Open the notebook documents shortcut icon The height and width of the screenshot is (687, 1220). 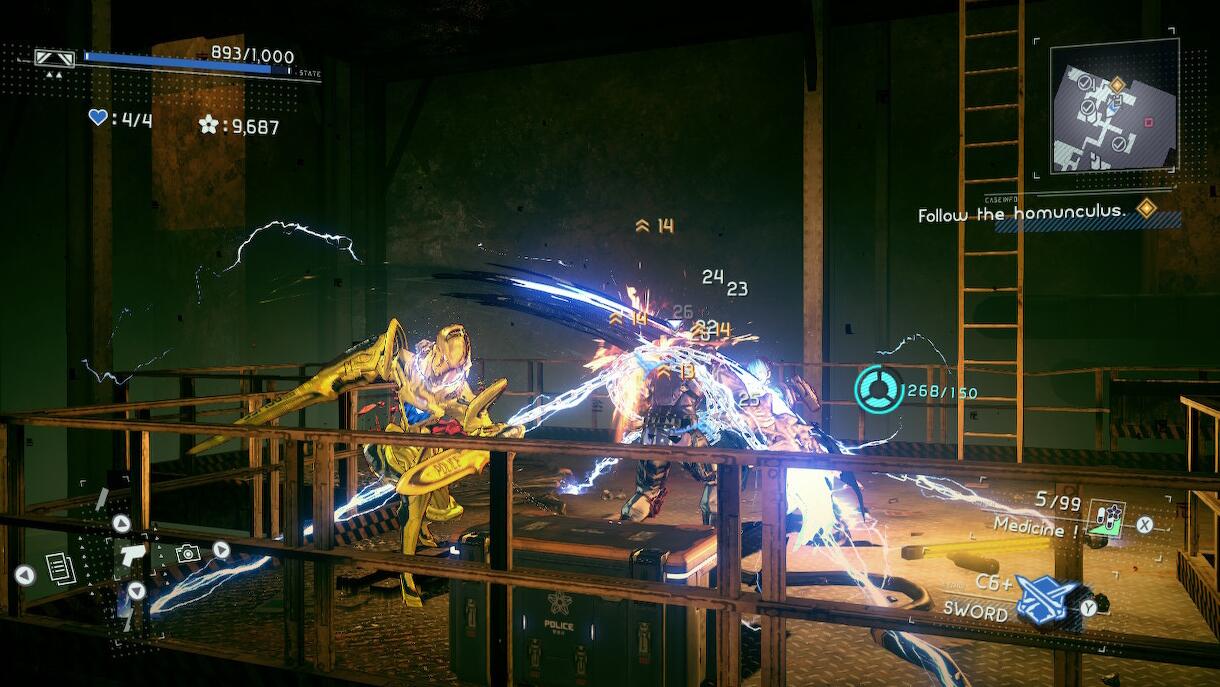(x=60, y=568)
